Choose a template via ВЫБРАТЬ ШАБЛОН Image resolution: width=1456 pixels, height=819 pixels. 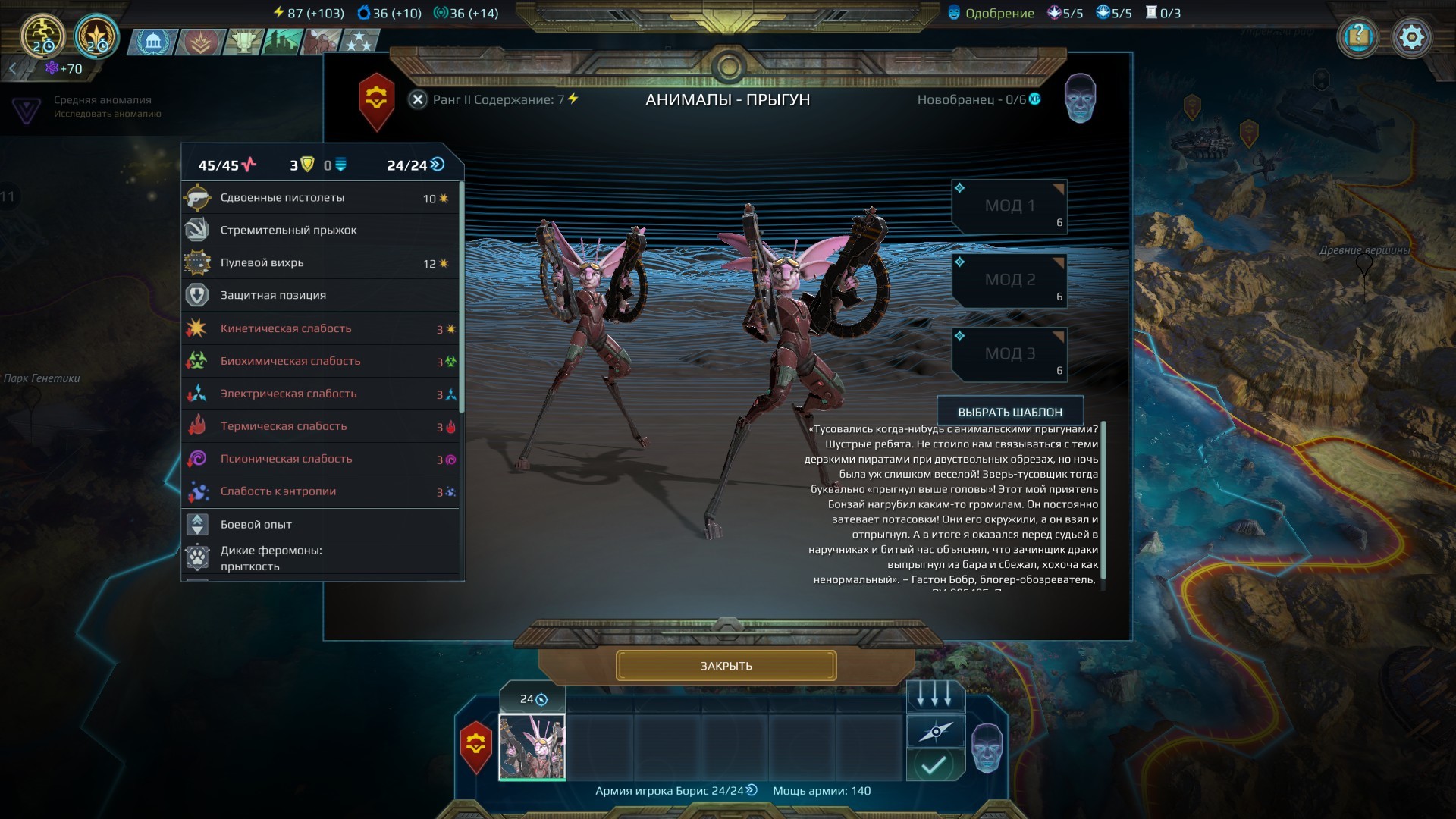coord(1009,412)
